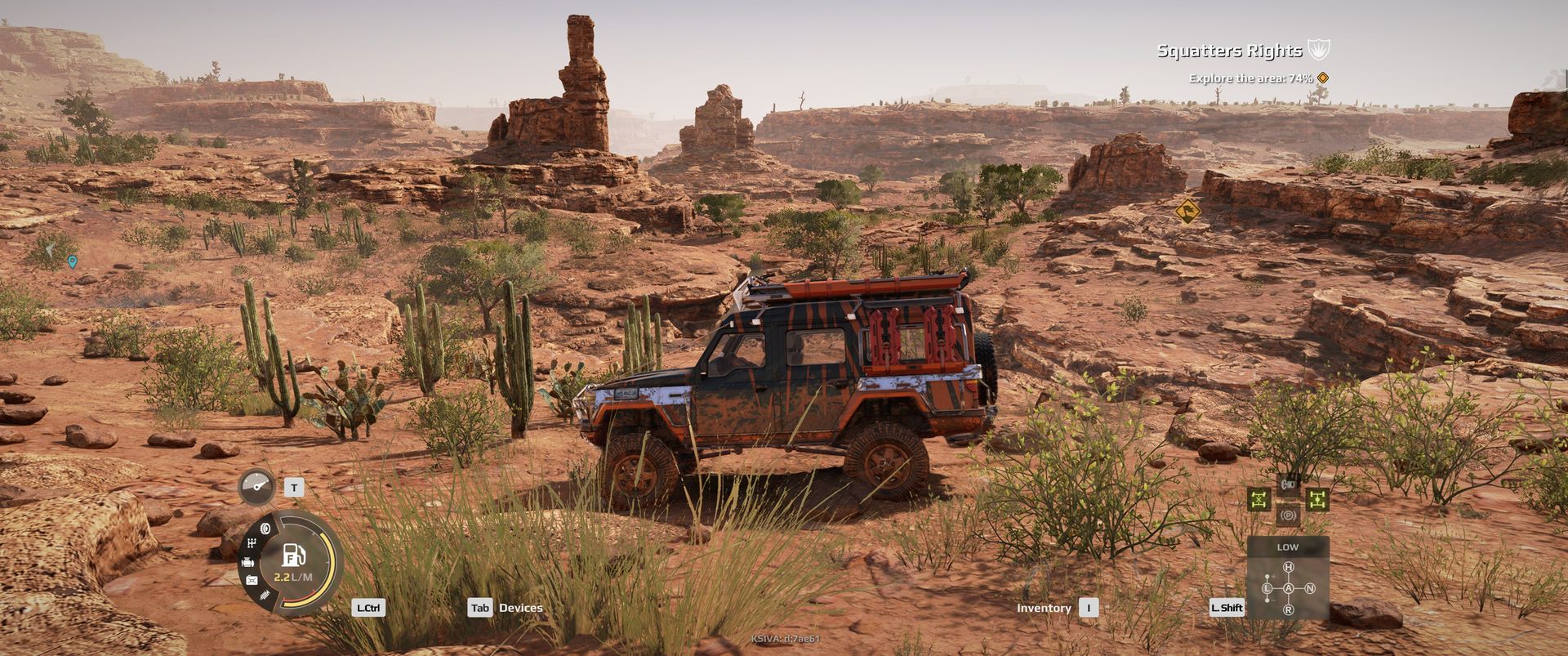
Task: Shift to Auto gear A
Action: [1289, 588]
